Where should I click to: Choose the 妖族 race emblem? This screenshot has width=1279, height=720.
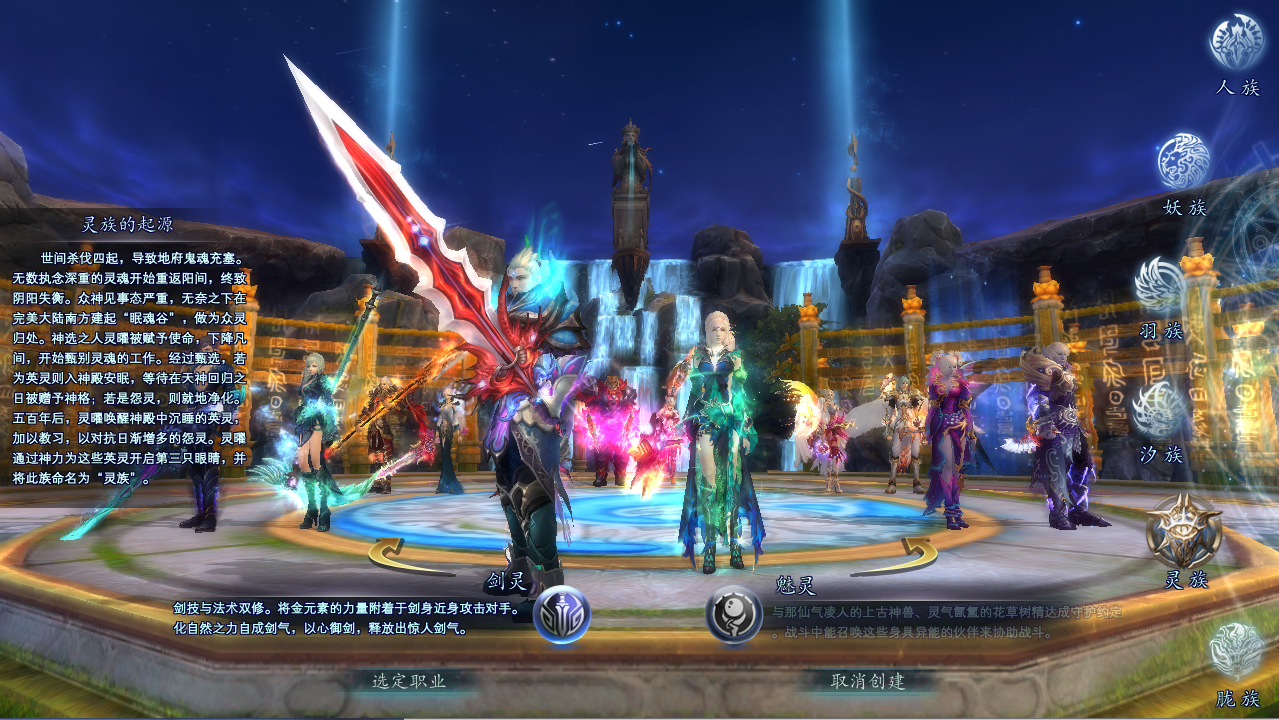tap(1184, 162)
